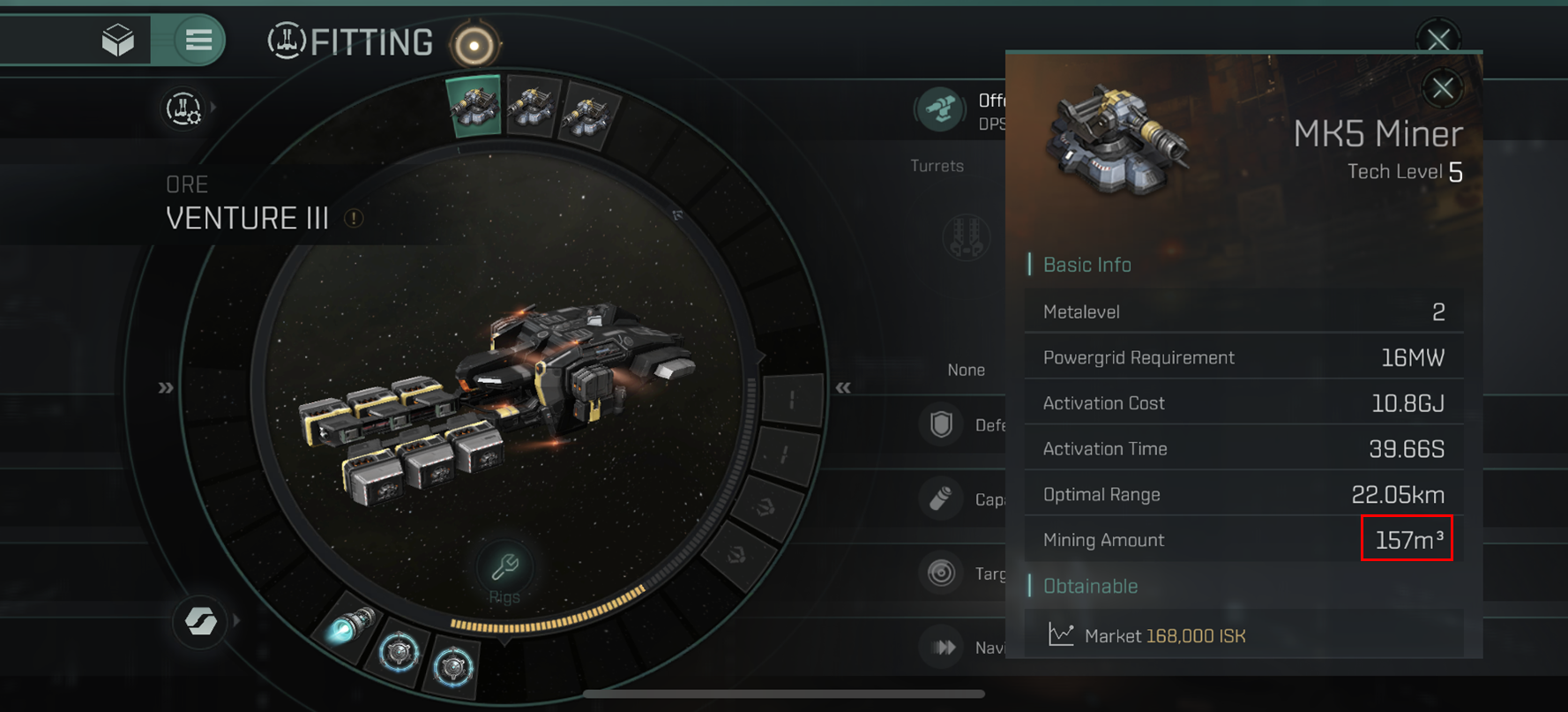
Task: Open the Market 168,000 ISK listing
Action: click(1164, 636)
